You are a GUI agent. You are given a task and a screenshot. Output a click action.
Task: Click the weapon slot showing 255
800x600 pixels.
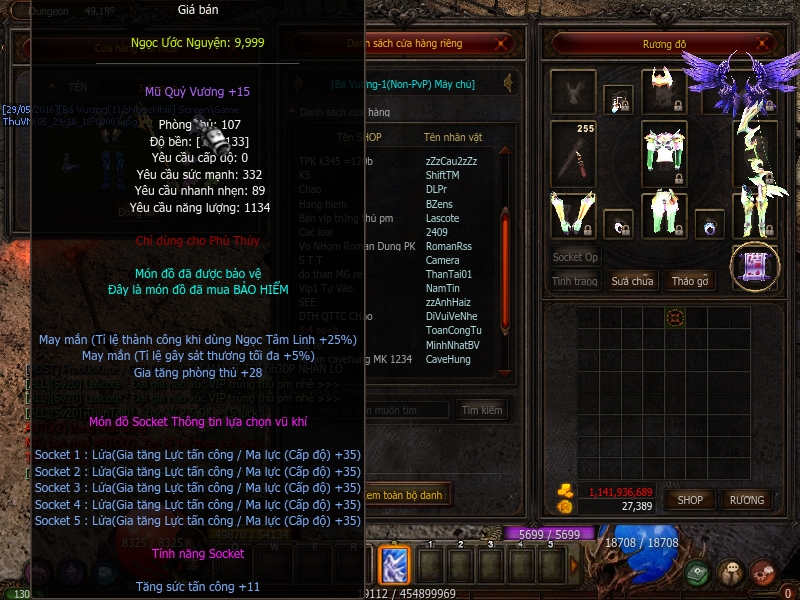pos(573,153)
